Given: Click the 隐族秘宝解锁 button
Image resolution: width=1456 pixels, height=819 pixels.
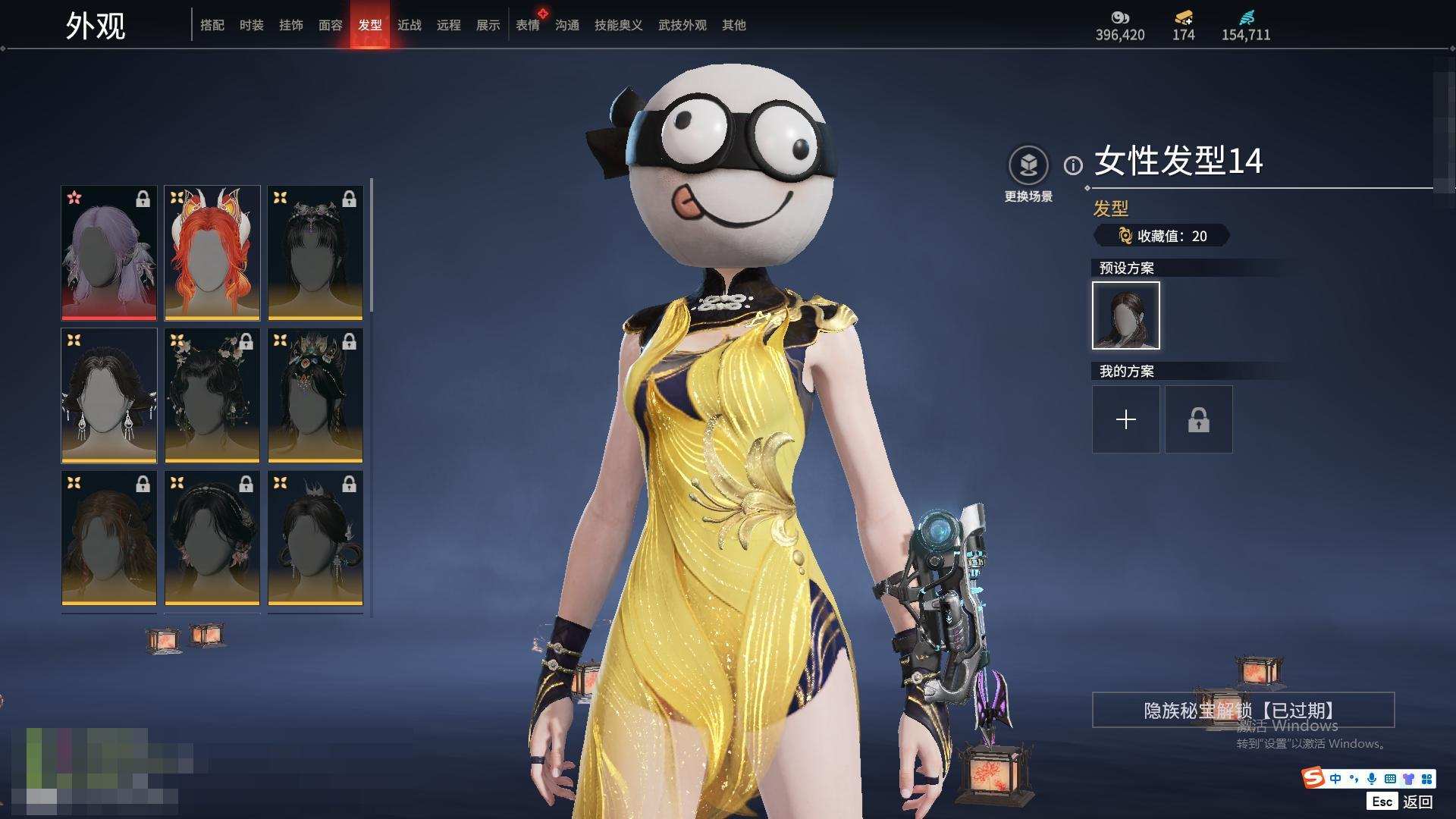Looking at the screenshot, I should click(x=1243, y=710).
